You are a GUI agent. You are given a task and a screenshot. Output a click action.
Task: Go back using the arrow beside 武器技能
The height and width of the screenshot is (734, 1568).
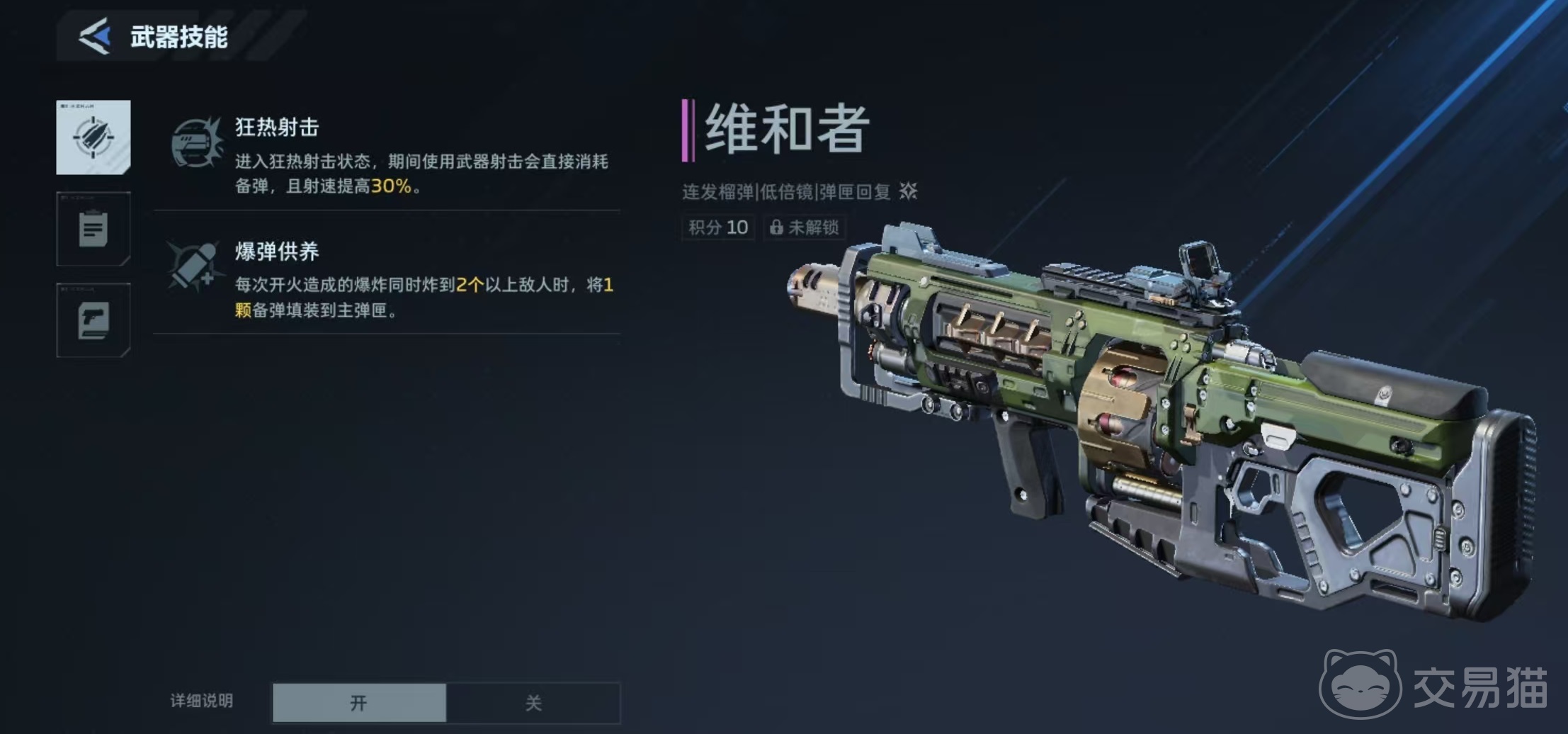pyautogui.click(x=96, y=36)
